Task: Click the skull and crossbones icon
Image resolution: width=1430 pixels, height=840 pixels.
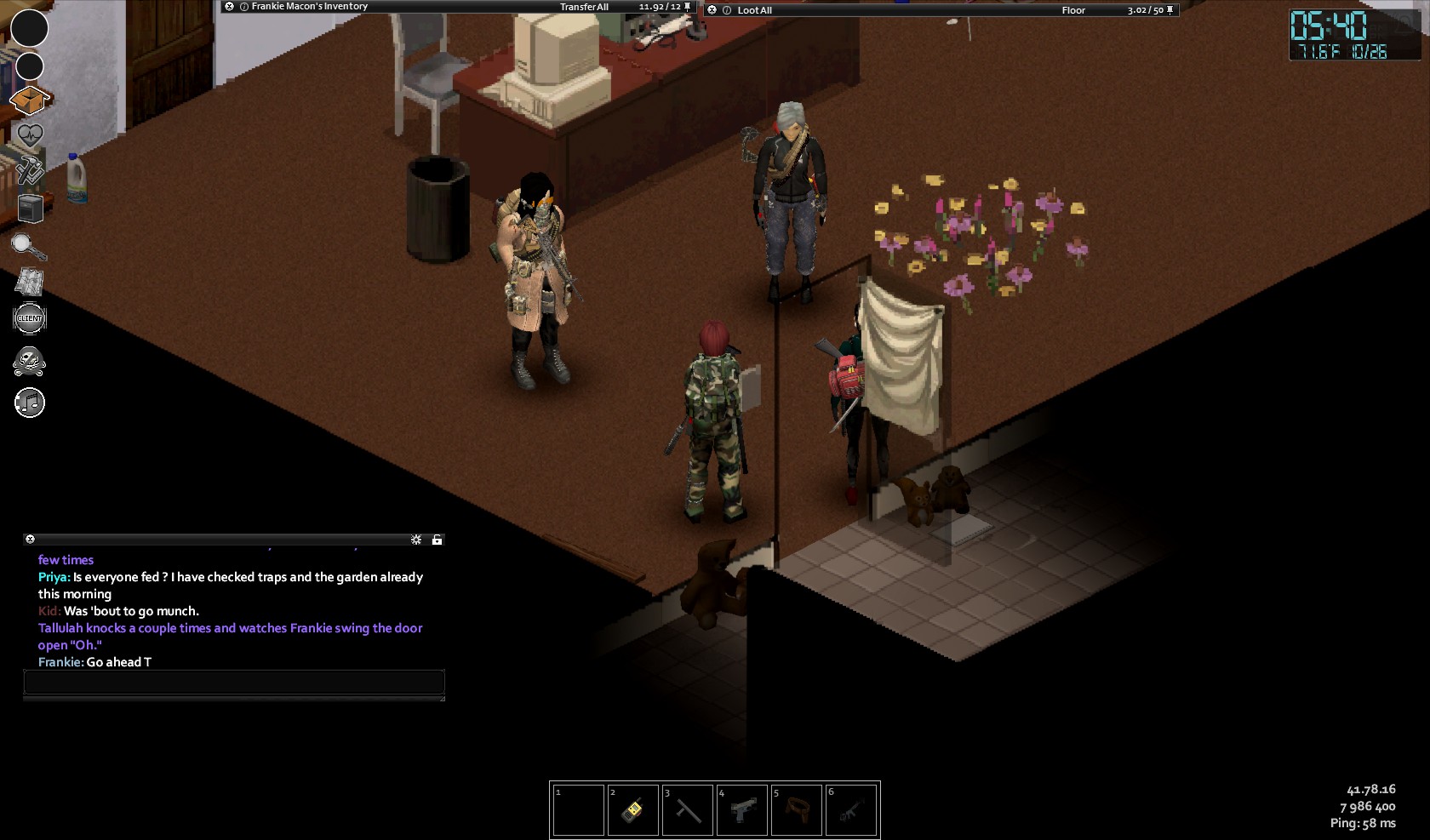Action: pos(30,361)
